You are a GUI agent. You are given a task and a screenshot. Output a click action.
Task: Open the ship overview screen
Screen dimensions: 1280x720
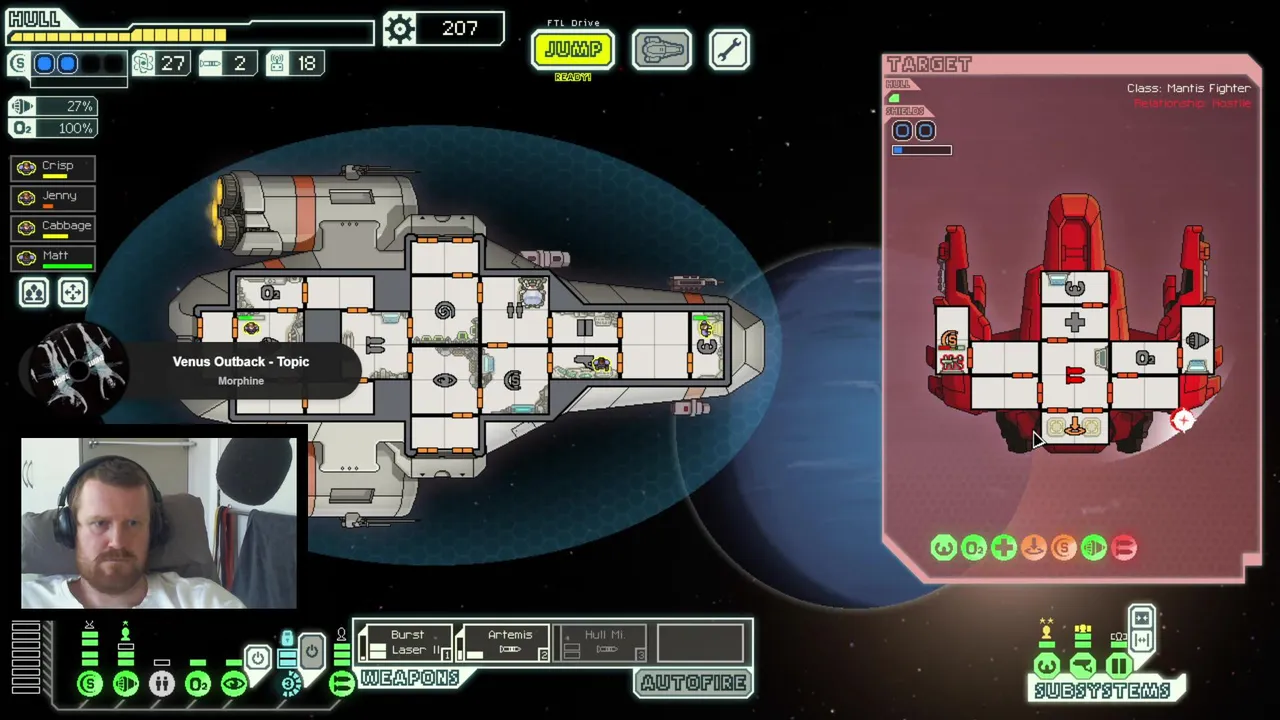pos(661,49)
